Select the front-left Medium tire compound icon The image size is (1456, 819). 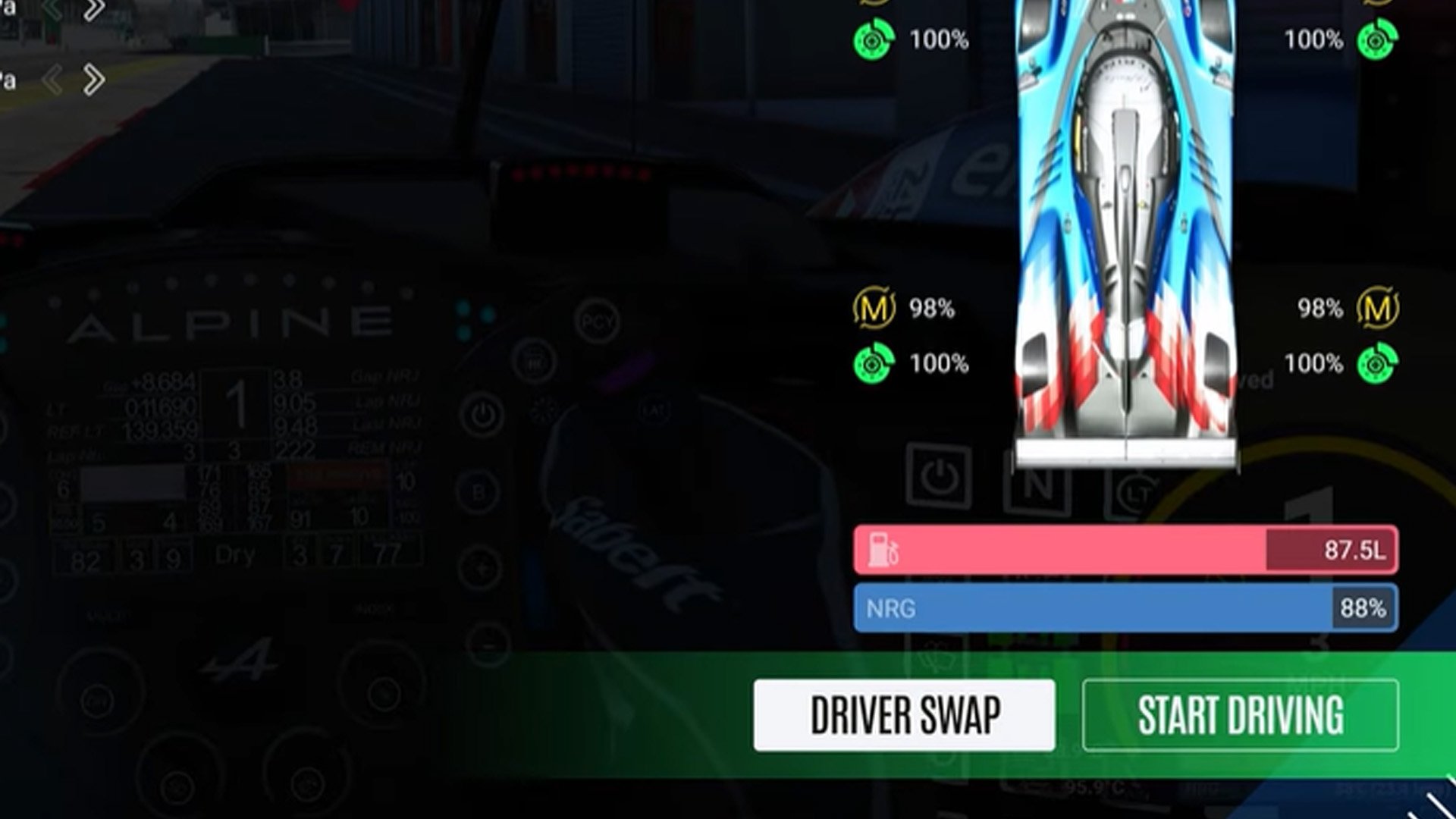click(x=874, y=4)
